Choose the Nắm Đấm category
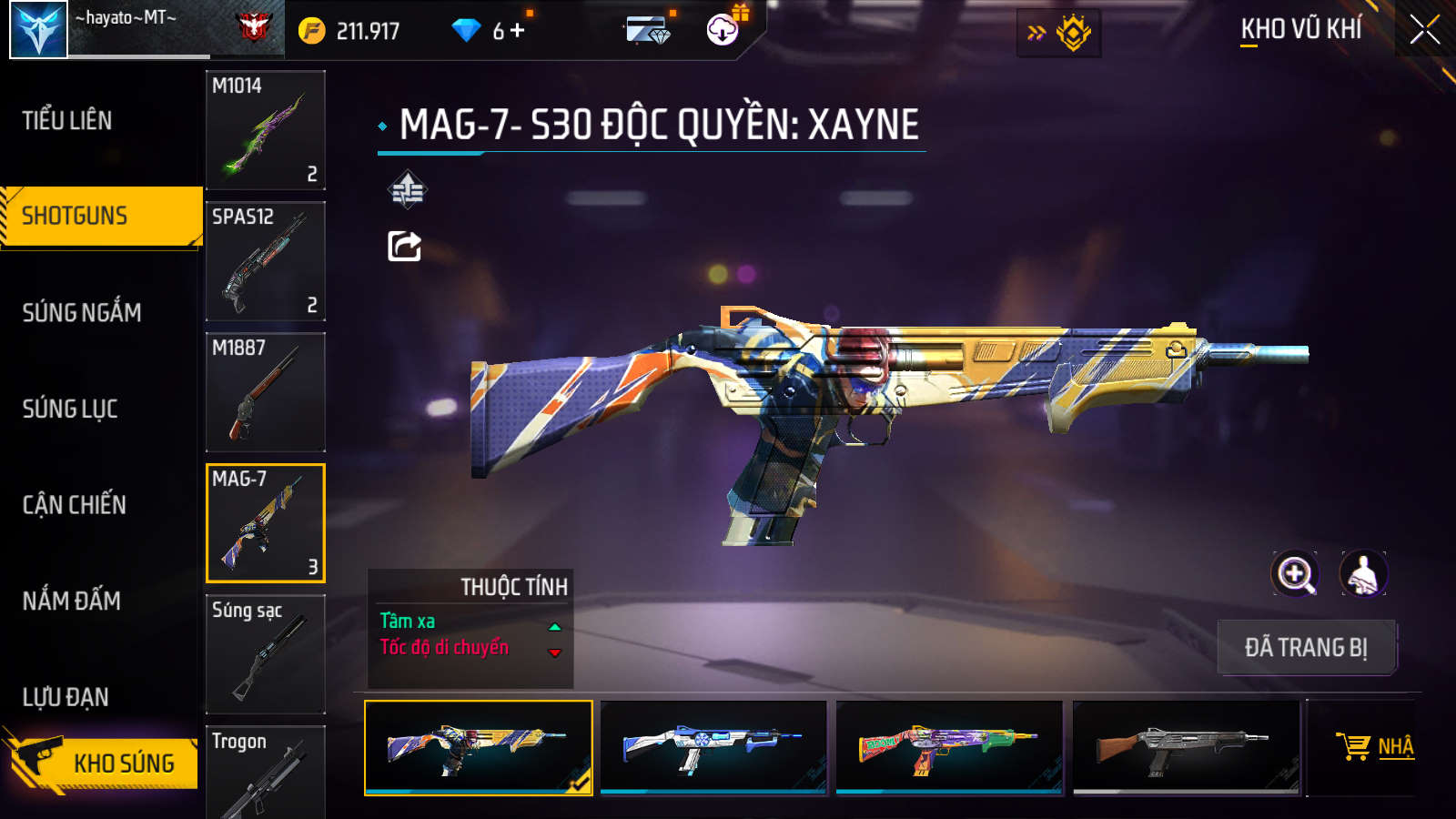Image resolution: width=1456 pixels, height=819 pixels. tap(72, 601)
